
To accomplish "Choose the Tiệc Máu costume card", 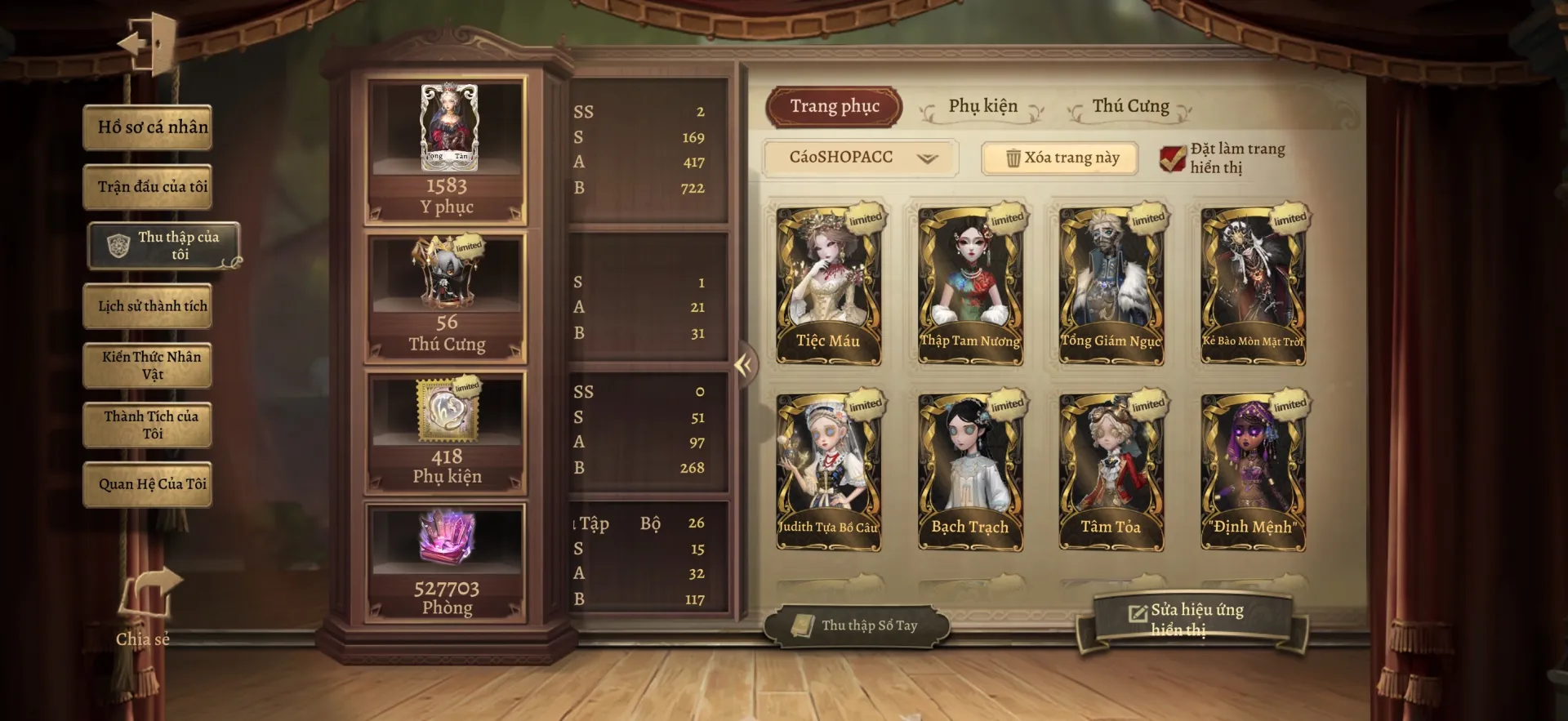I will [828, 284].
